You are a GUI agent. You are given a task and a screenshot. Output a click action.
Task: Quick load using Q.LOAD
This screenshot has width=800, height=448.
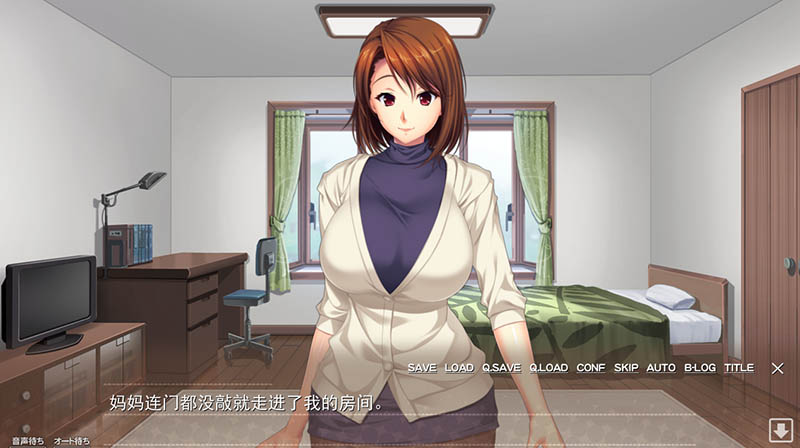(x=548, y=368)
